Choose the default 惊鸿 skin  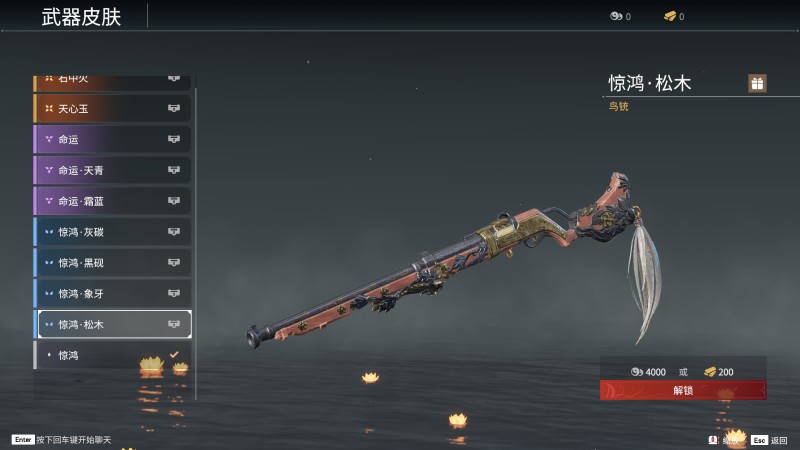[x=112, y=355]
